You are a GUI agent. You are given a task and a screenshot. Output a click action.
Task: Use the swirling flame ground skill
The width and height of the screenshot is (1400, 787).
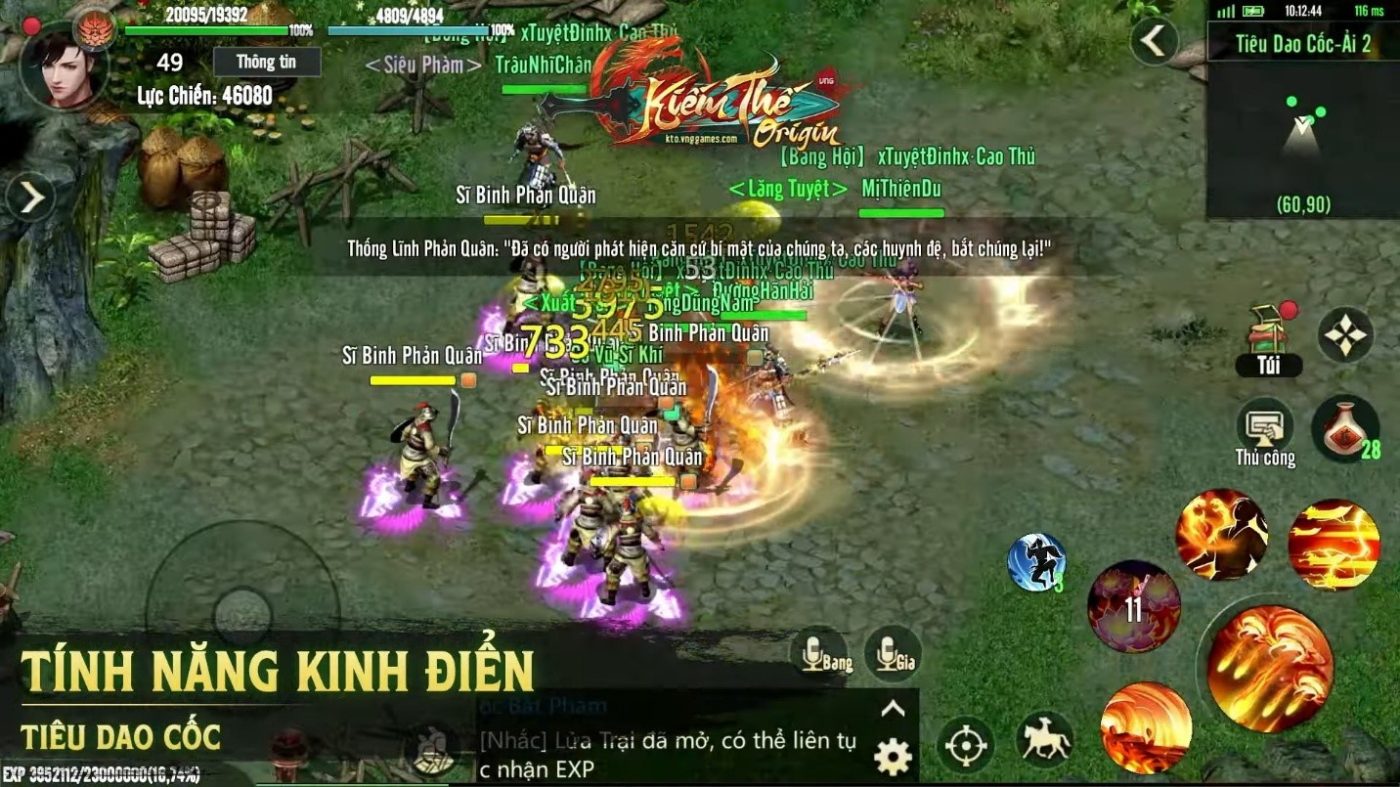[1146, 727]
